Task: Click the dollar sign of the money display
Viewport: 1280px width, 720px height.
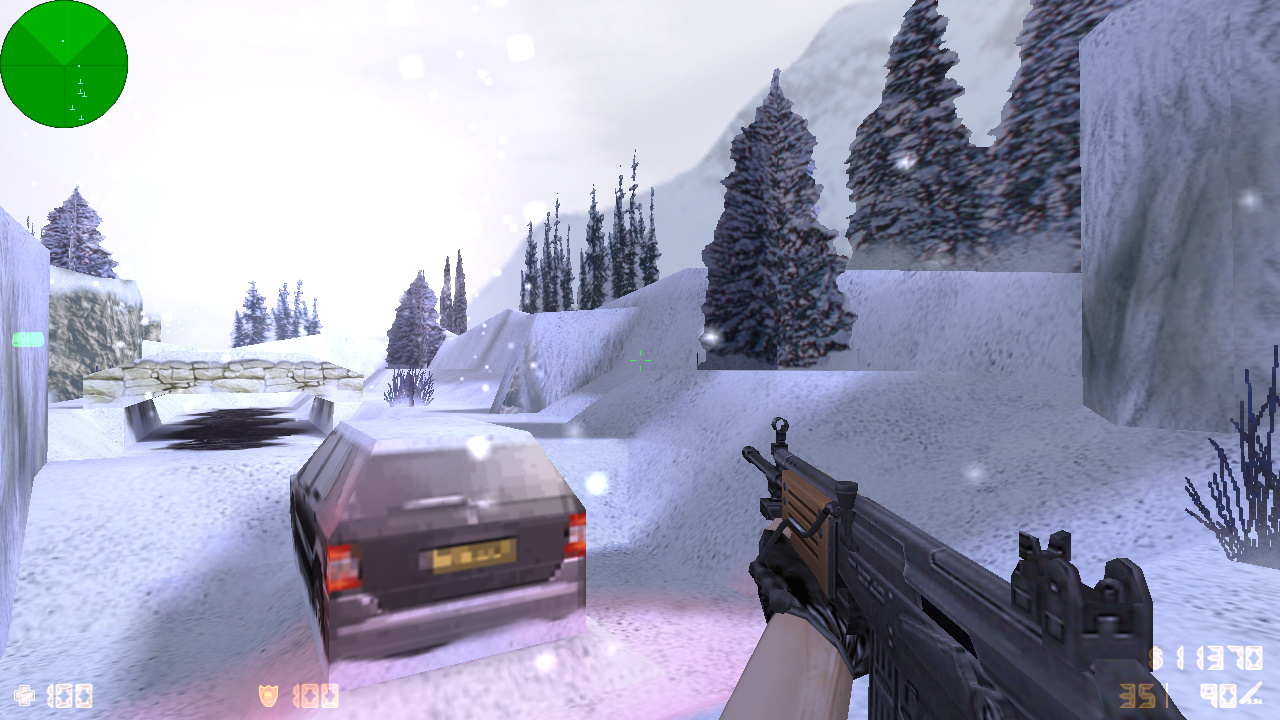Action: click(1157, 656)
